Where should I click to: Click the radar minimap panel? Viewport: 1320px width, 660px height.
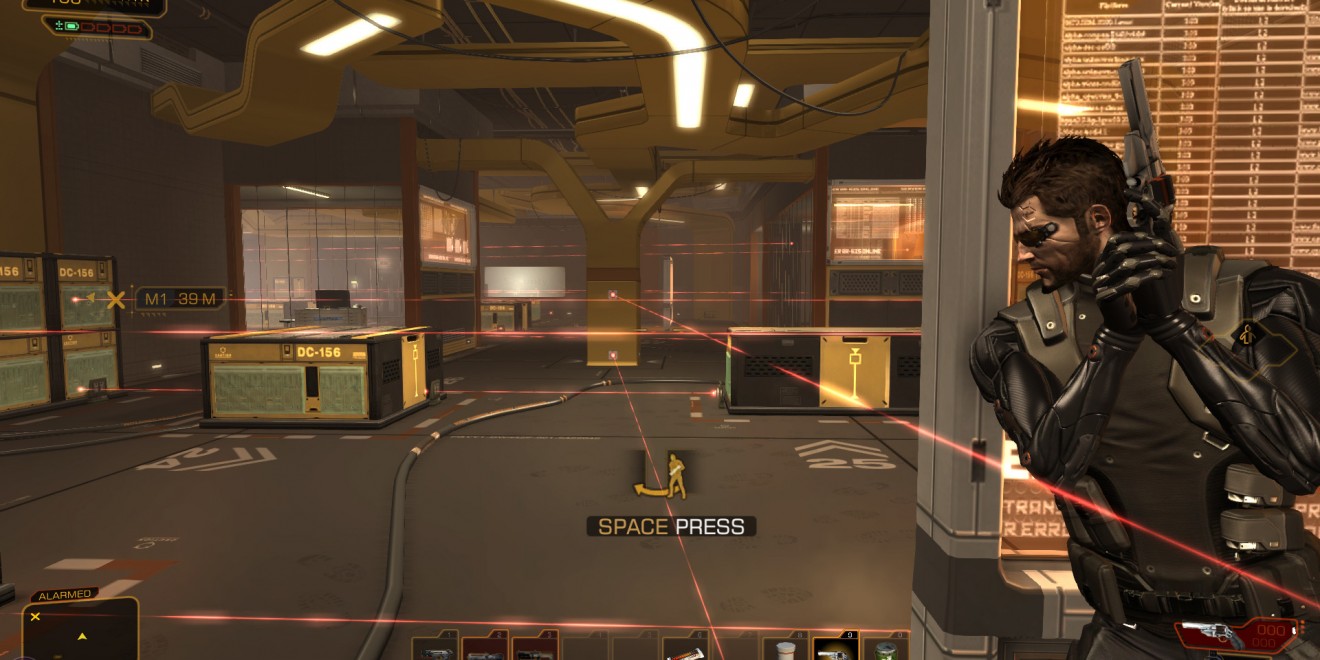tap(80, 630)
